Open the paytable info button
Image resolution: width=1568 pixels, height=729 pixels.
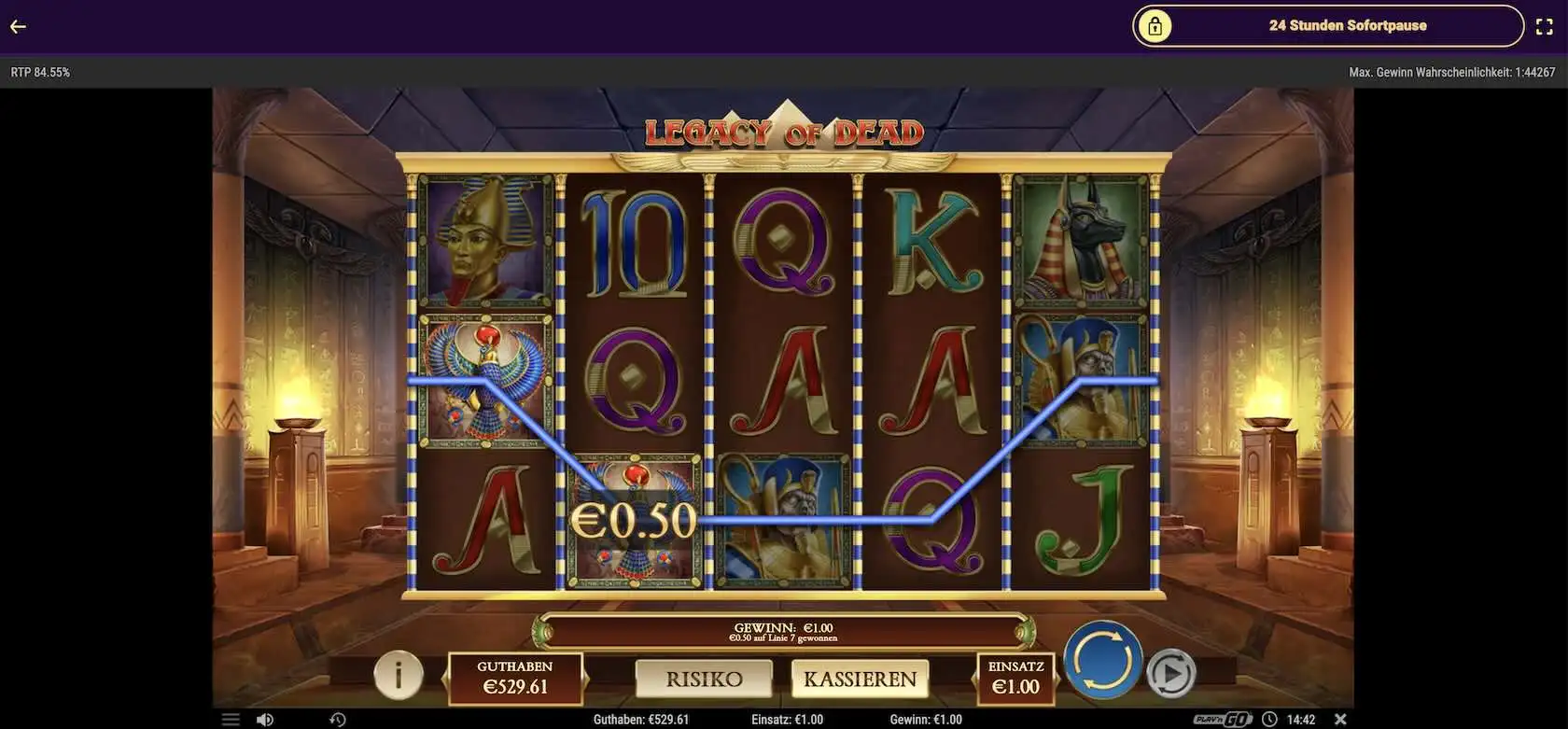click(x=399, y=673)
